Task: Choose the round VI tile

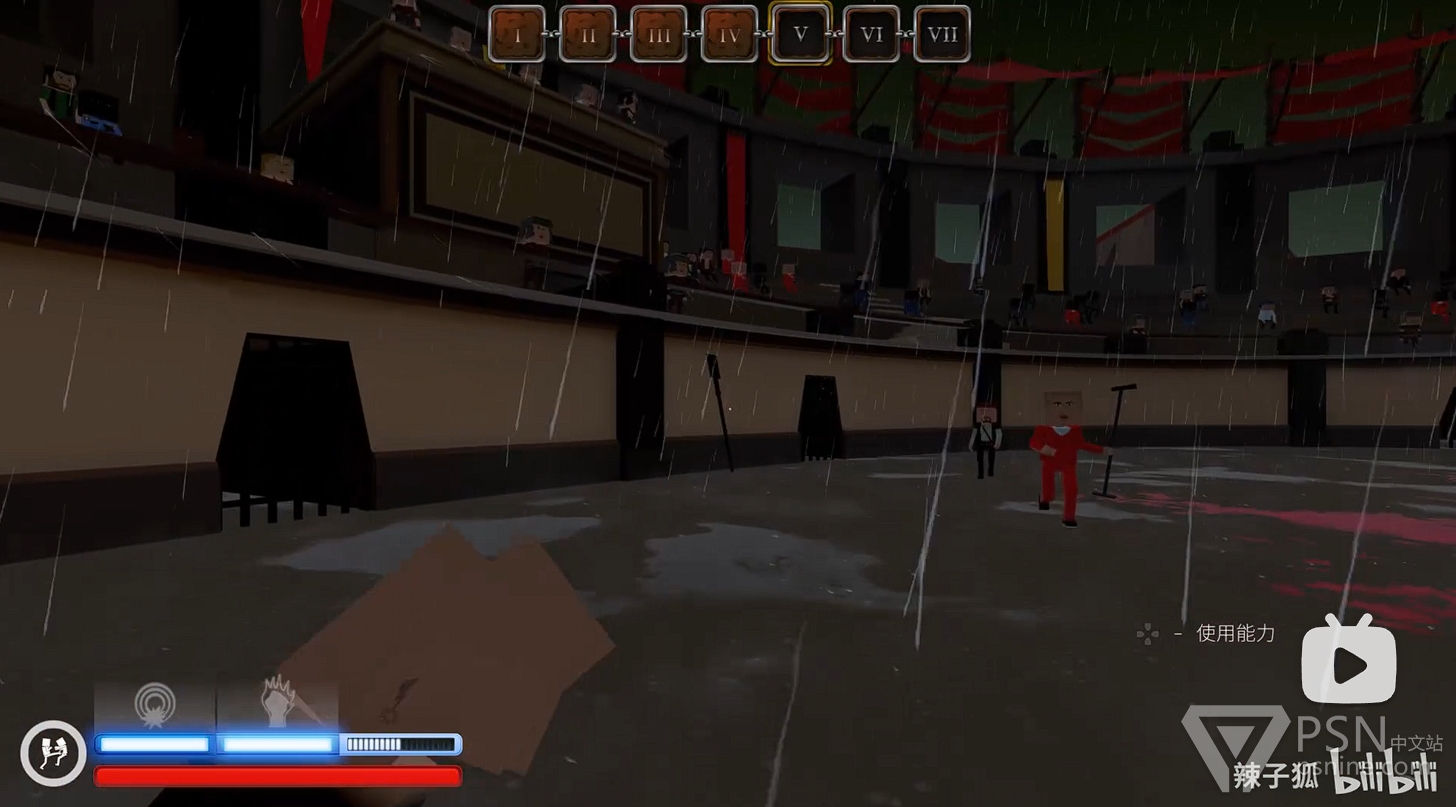Action: pos(871,35)
